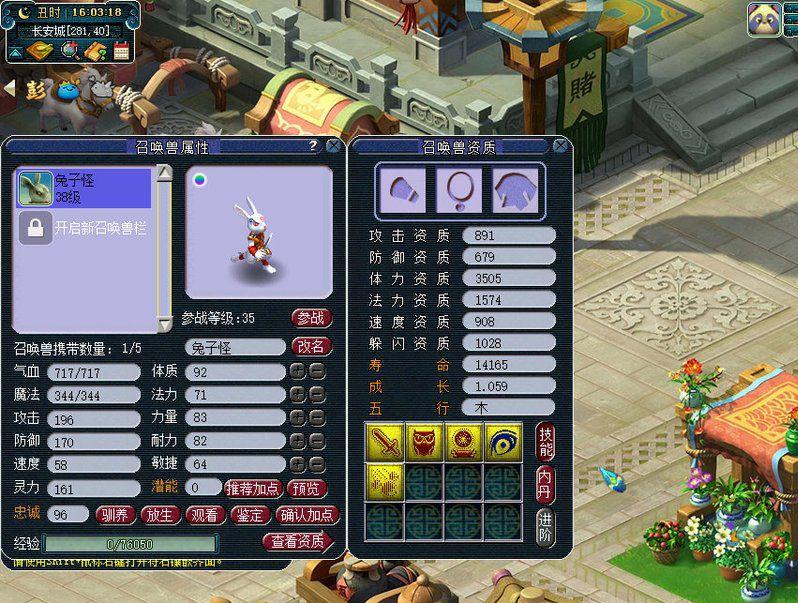
Task: Switch to the 内丹 tab
Action: click(x=545, y=482)
